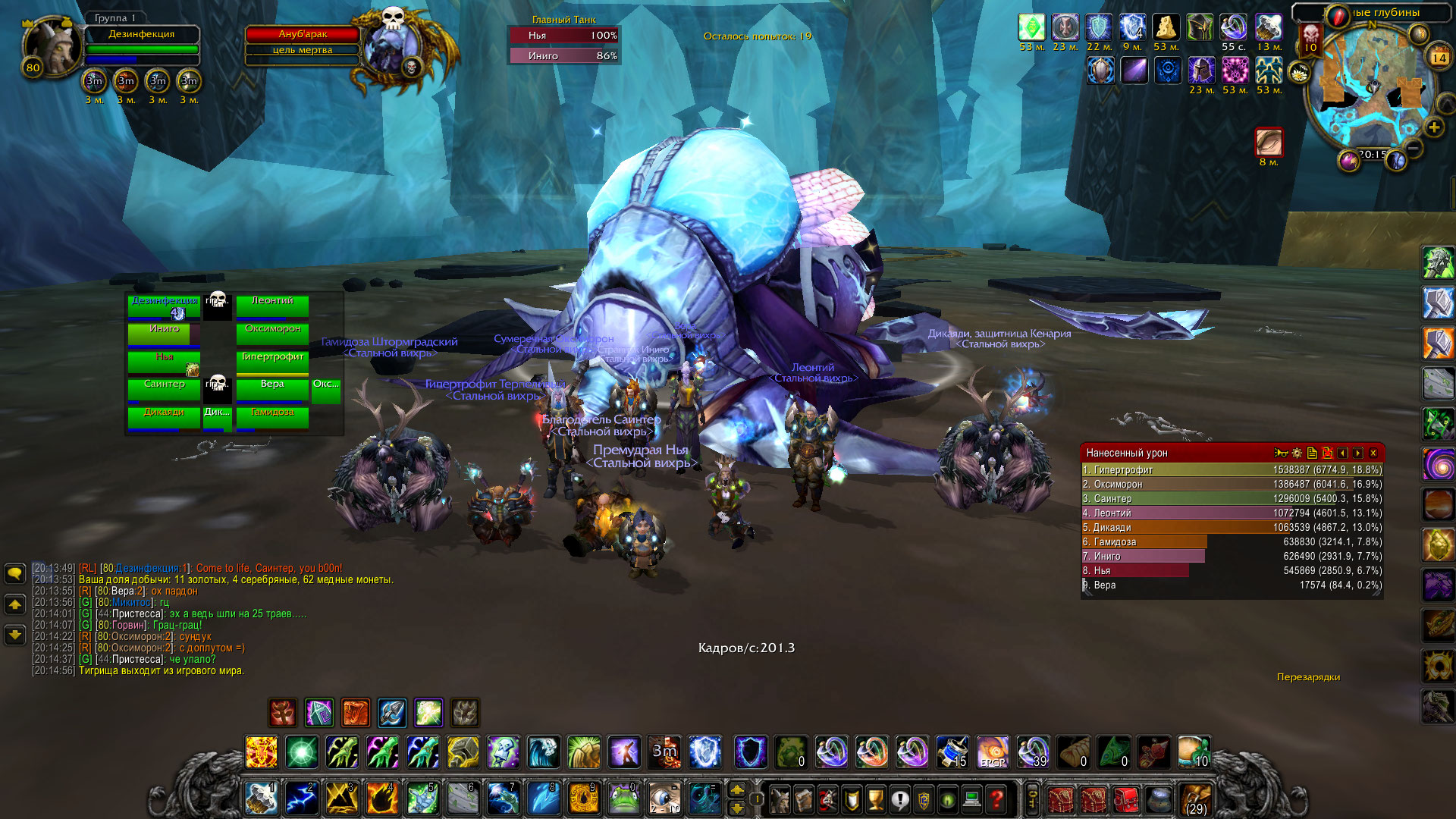This screenshot has width=1456, height=819.
Task: Zoom in on the minimap
Action: click(x=1433, y=127)
